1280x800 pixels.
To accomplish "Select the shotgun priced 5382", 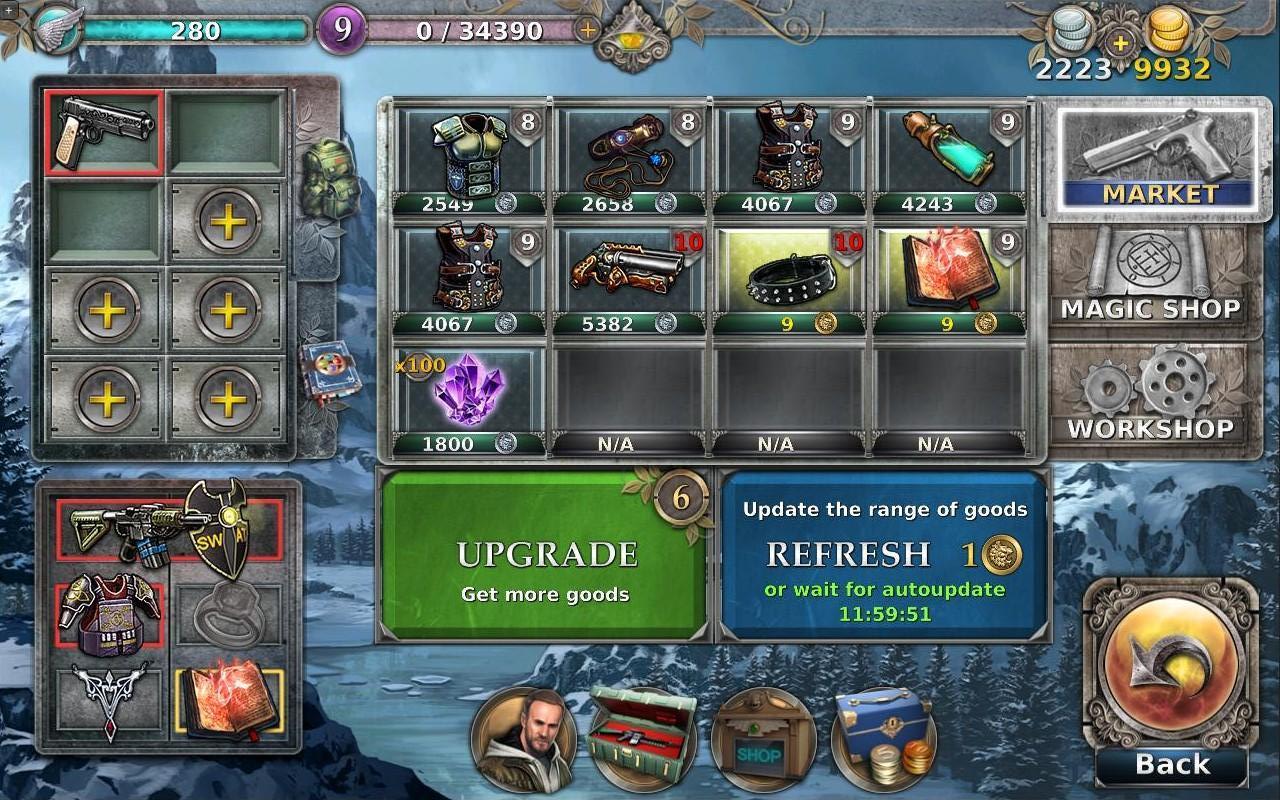I will coord(629,273).
